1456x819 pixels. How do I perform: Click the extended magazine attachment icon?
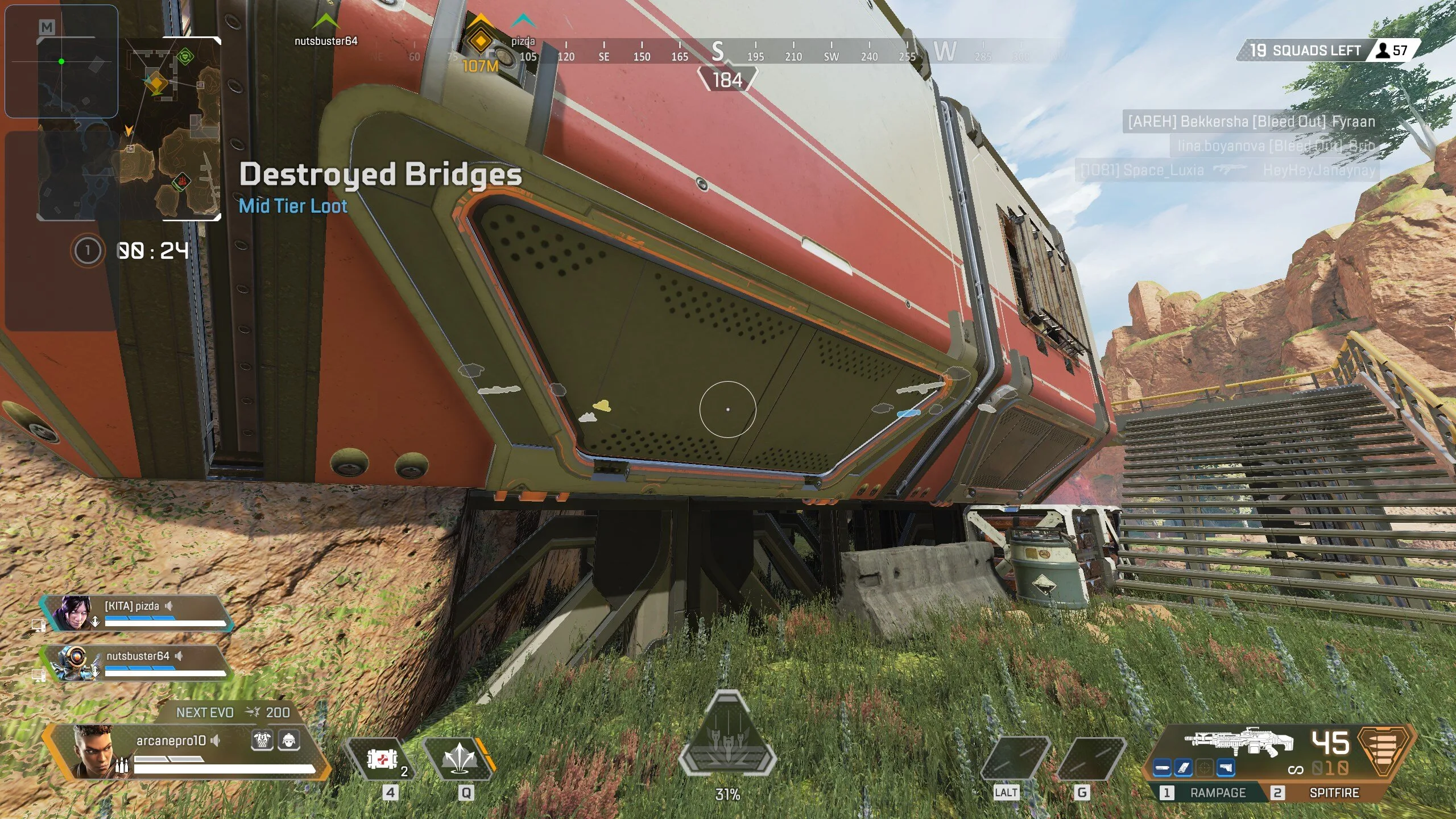[x=1184, y=768]
